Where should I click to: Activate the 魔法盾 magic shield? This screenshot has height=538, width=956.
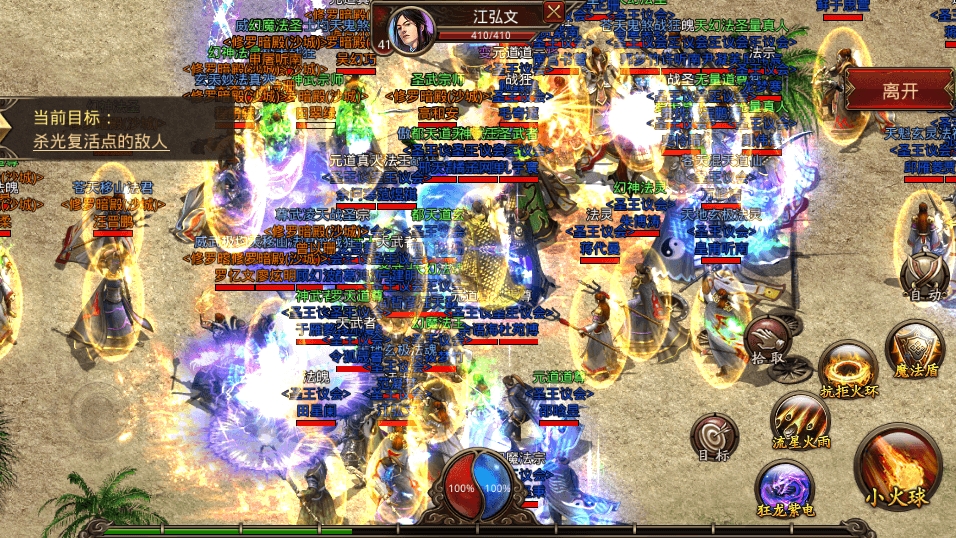[915, 349]
